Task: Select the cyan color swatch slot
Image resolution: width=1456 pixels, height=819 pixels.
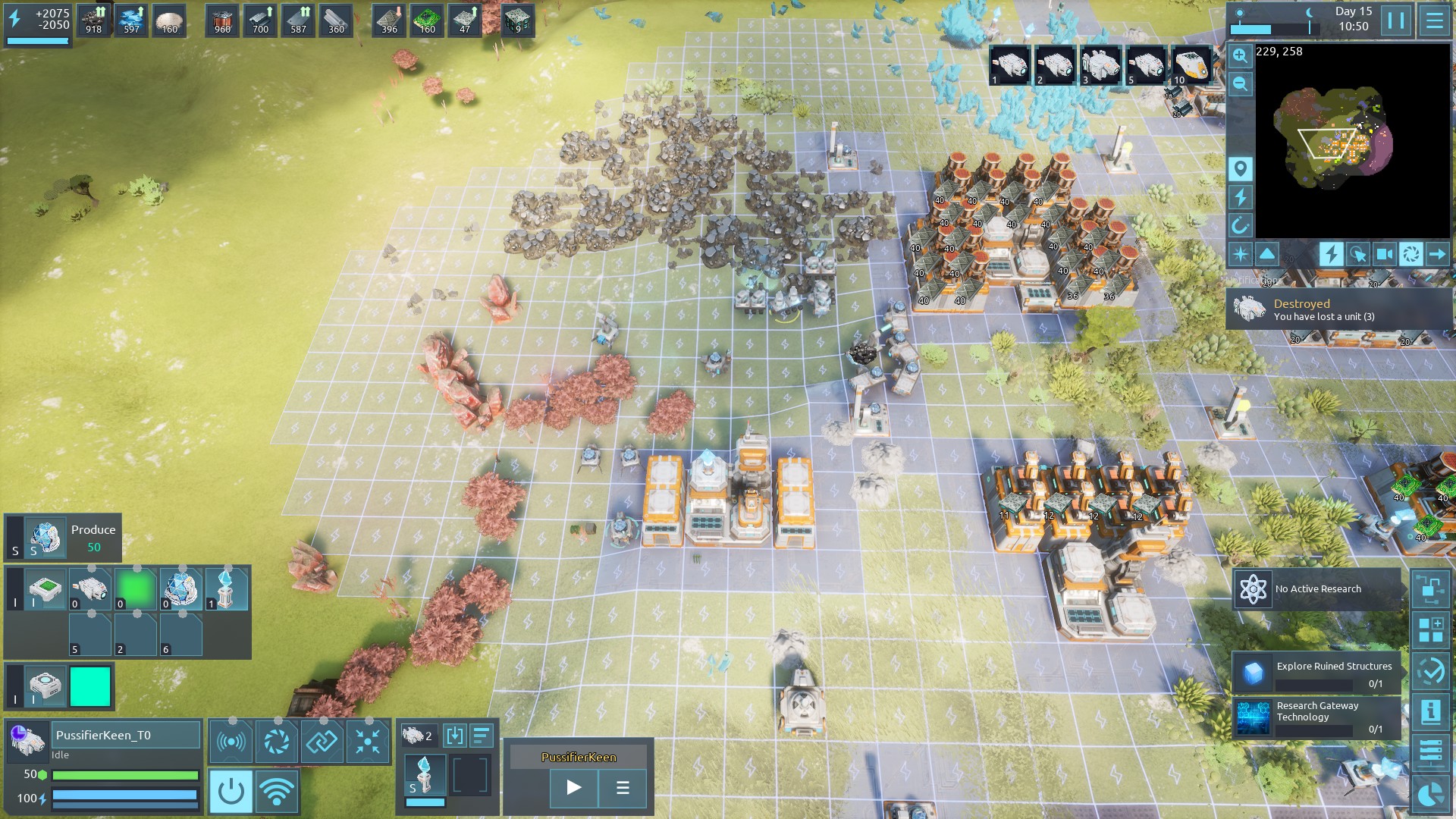Action: (90, 686)
